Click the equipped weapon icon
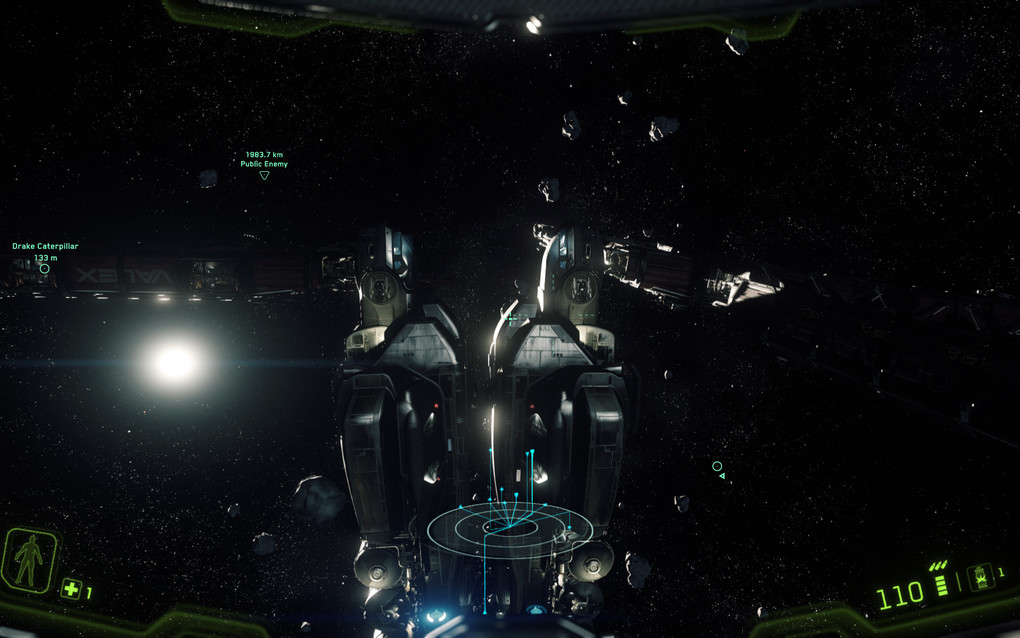Viewport: 1020px width, 638px height. point(981,576)
